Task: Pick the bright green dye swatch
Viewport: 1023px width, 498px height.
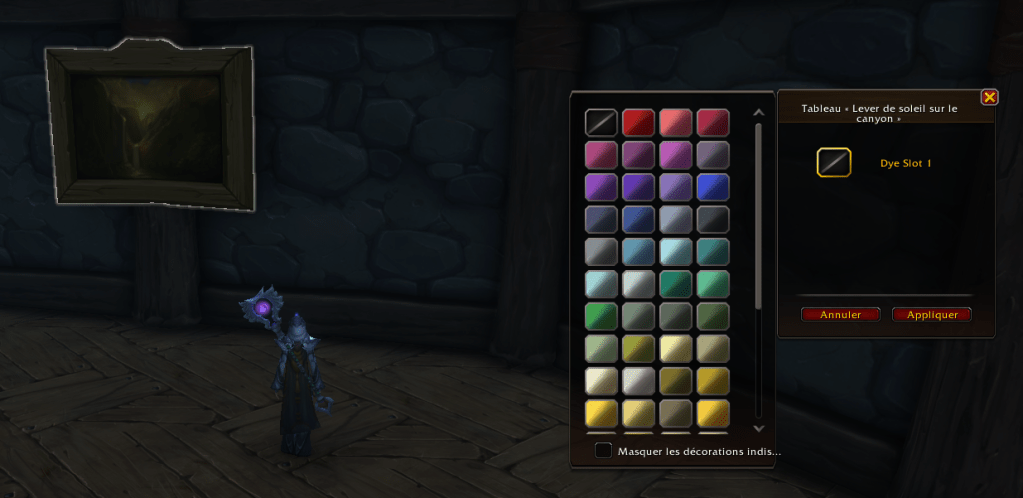Action: 601,317
